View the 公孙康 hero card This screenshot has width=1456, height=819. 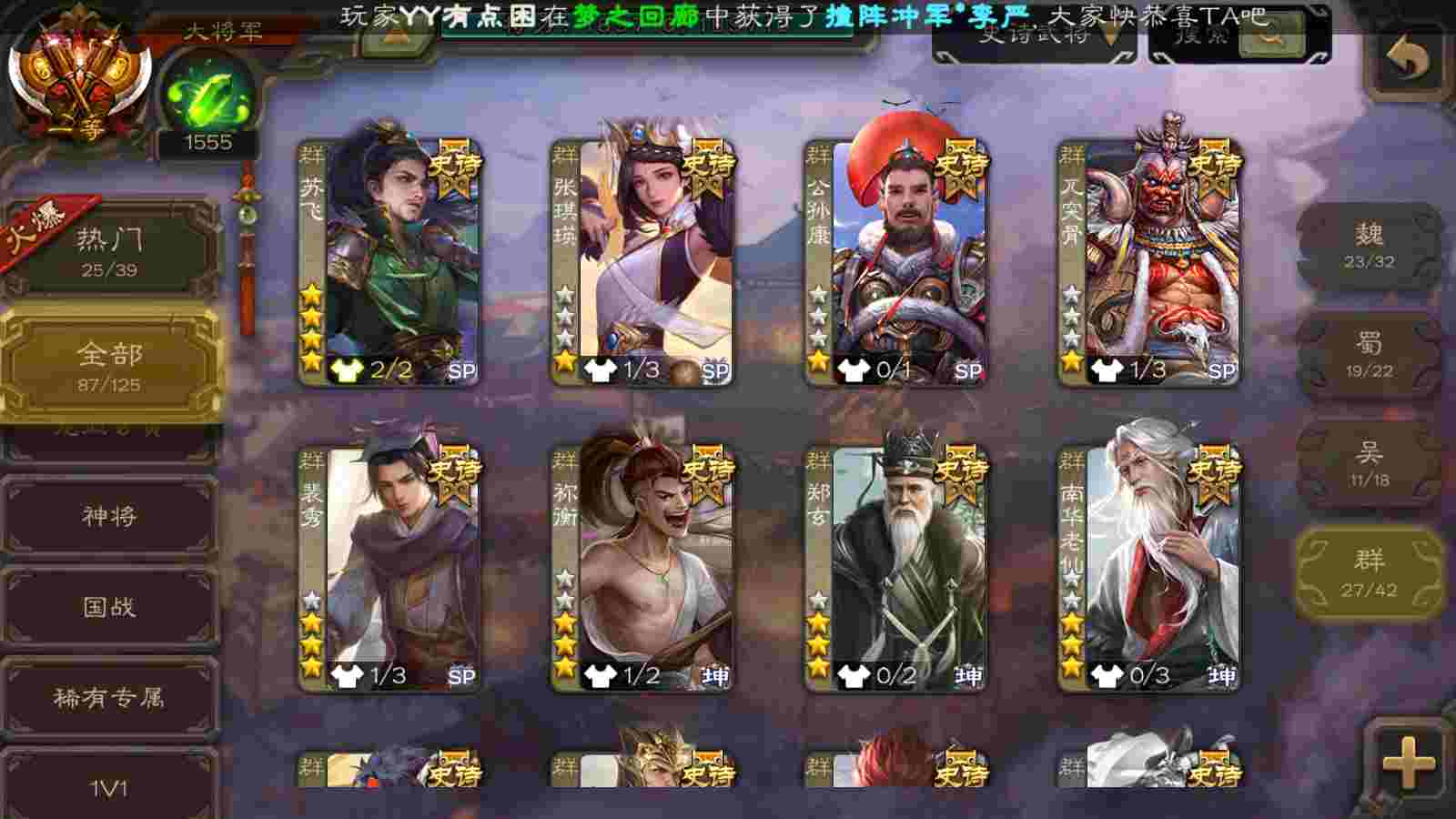(897, 264)
